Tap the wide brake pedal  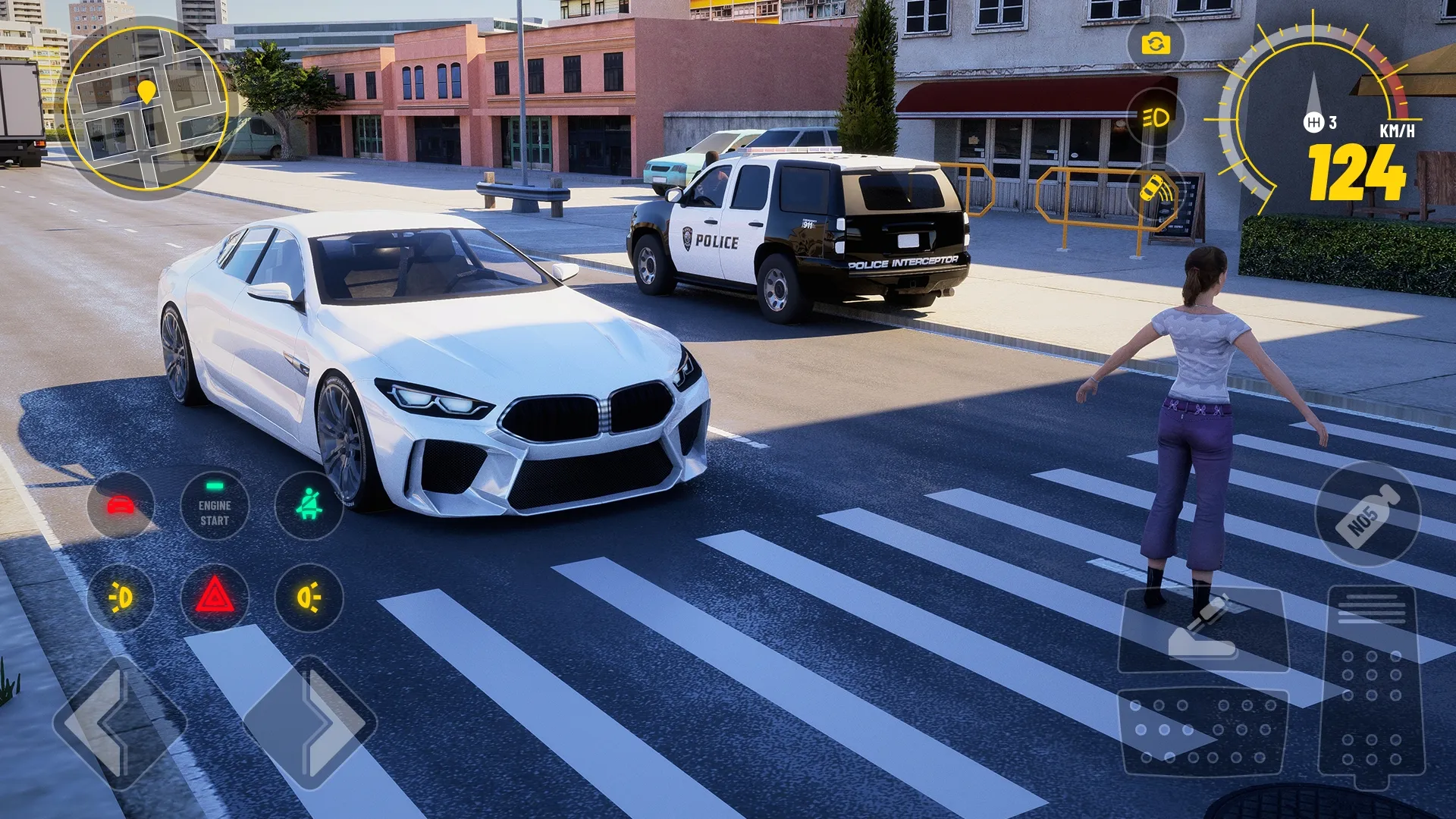[x=1202, y=730]
